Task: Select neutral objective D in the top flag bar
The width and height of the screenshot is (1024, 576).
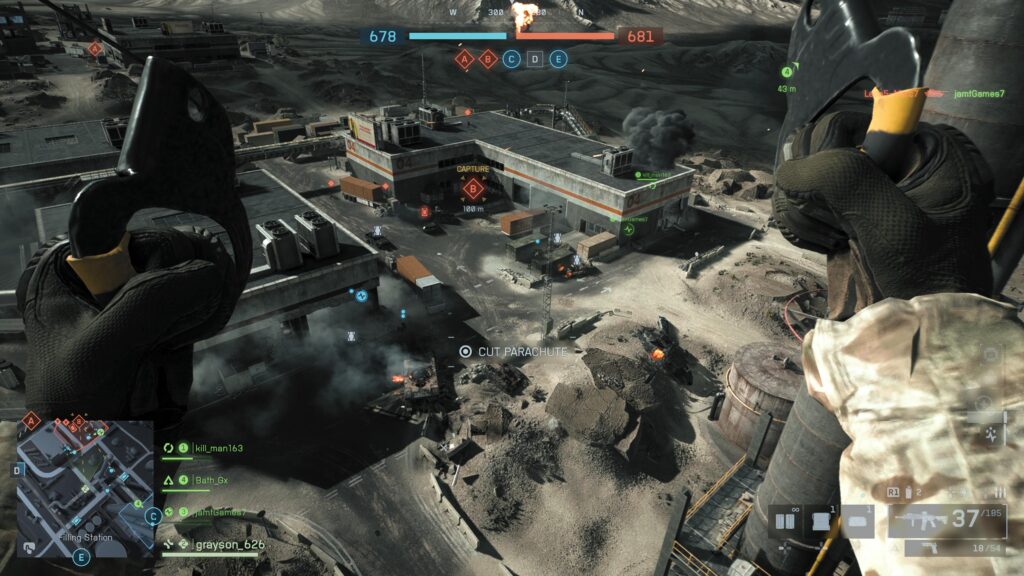Action: click(x=535, y=59)
